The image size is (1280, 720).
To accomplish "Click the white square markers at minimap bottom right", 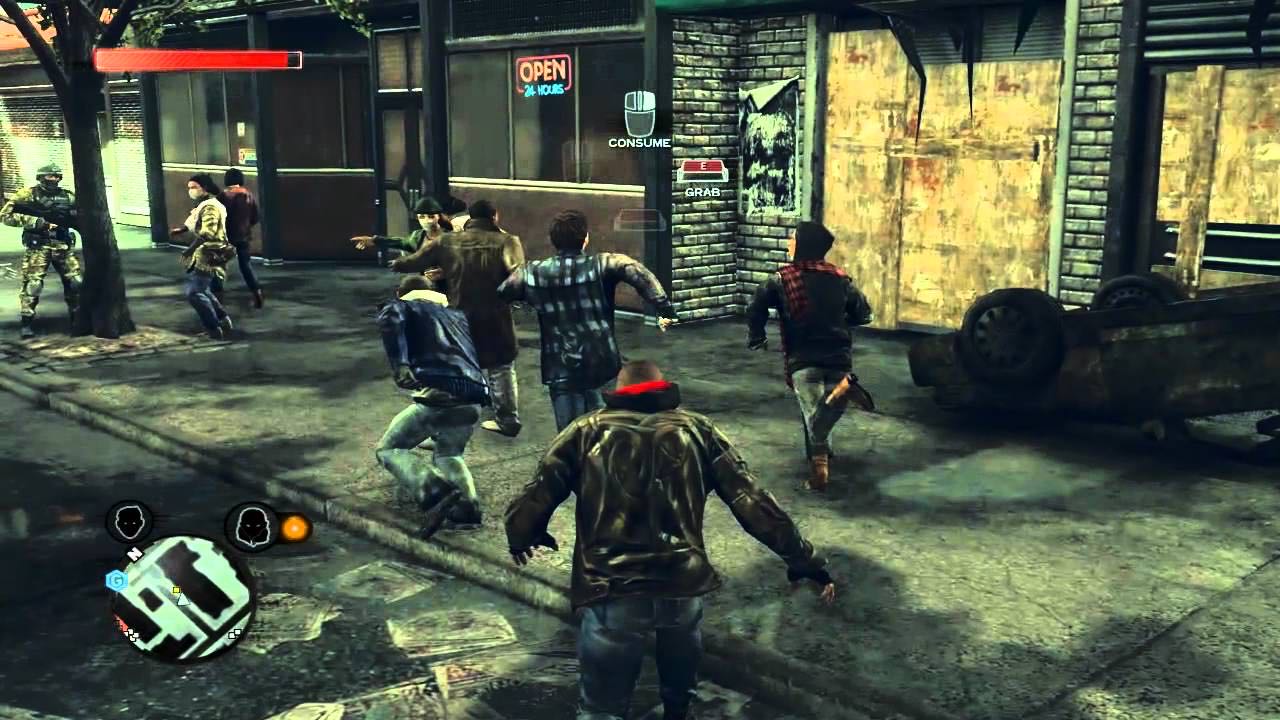I will pos(234,634).
